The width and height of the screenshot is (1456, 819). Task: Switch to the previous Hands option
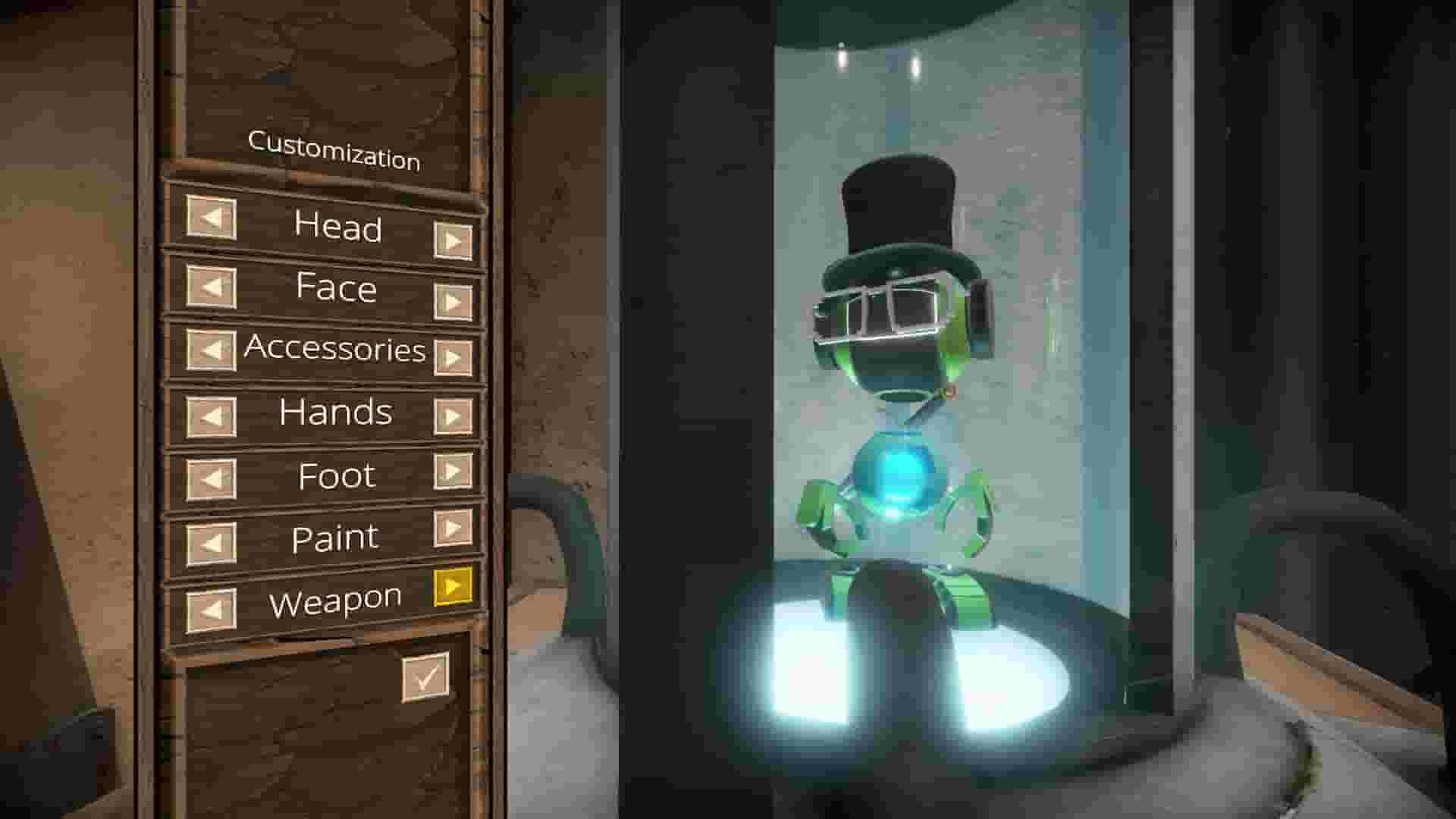click(209, 413)
